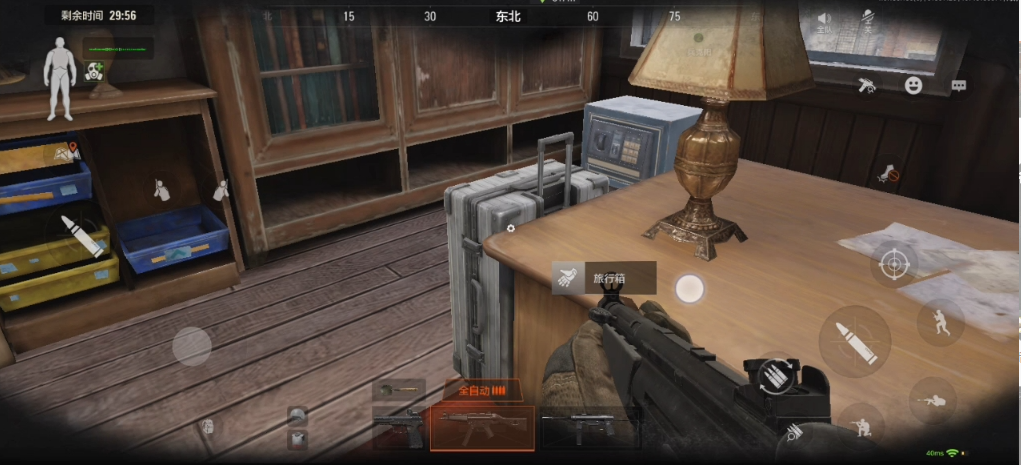Switch to the third weapon slot
The height and width of the screenshot is (465, 1021).
589,428
